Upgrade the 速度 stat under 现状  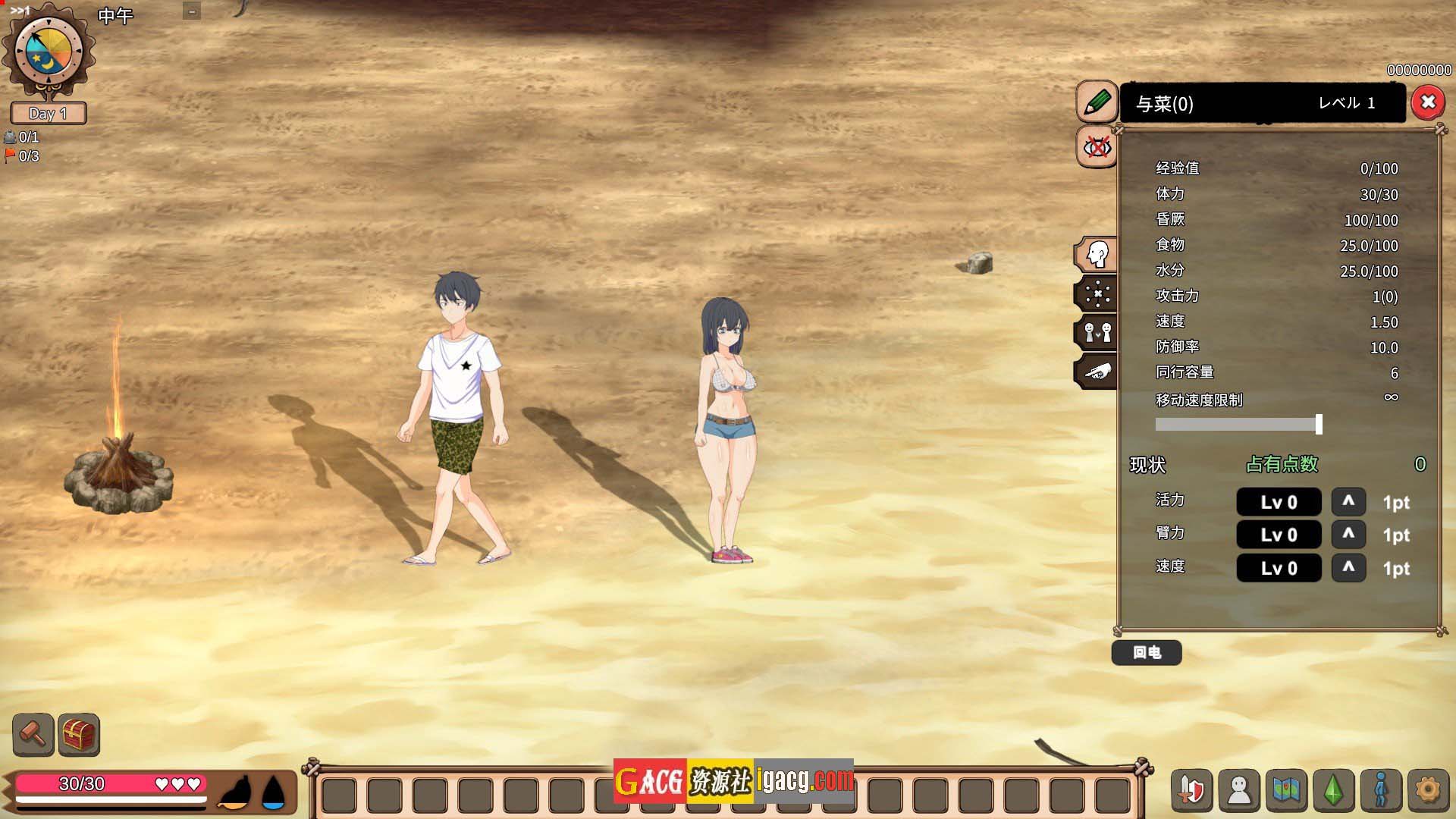pos(1348,567)
